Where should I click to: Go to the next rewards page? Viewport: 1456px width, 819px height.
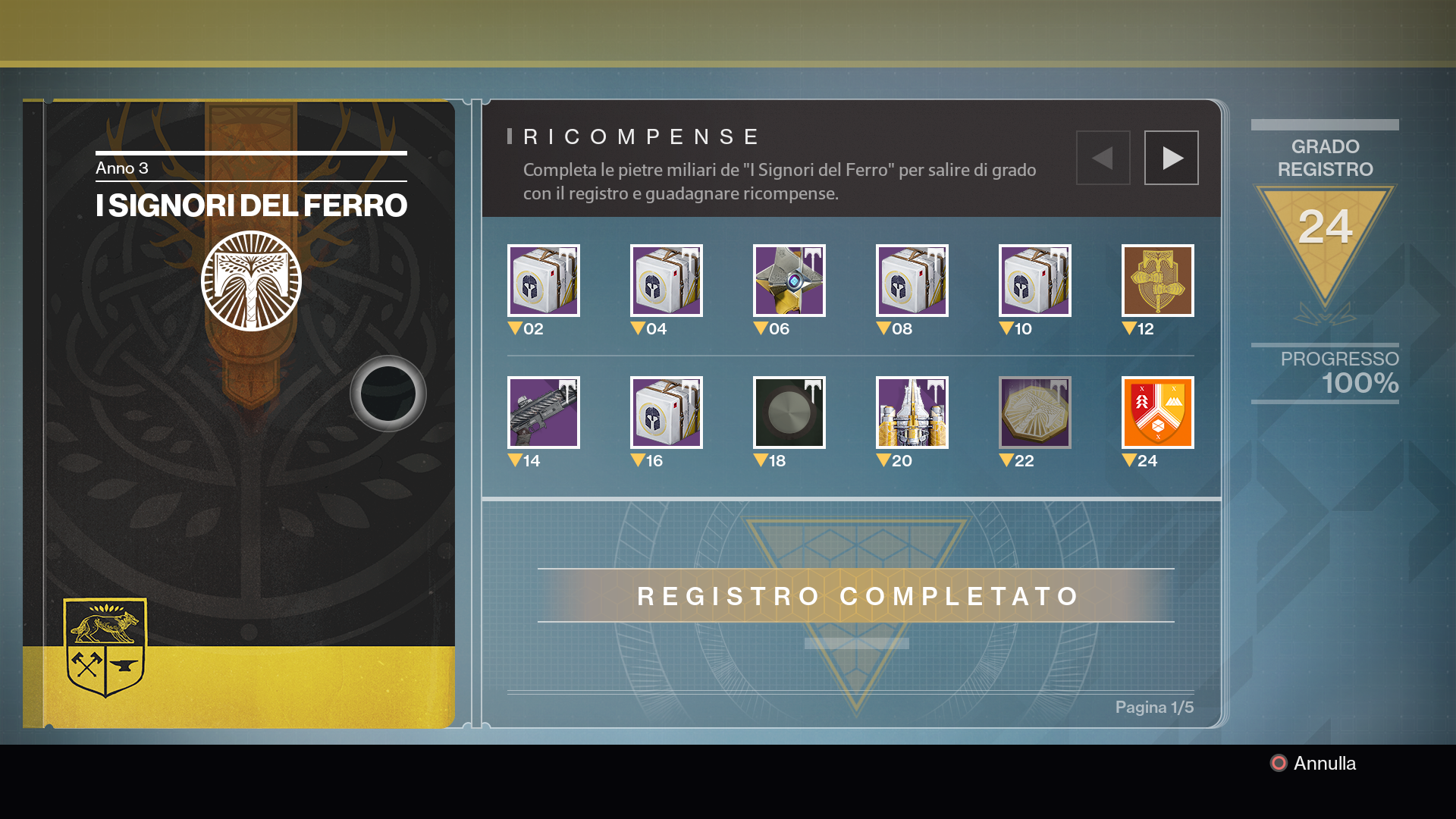click(1171, 158)
